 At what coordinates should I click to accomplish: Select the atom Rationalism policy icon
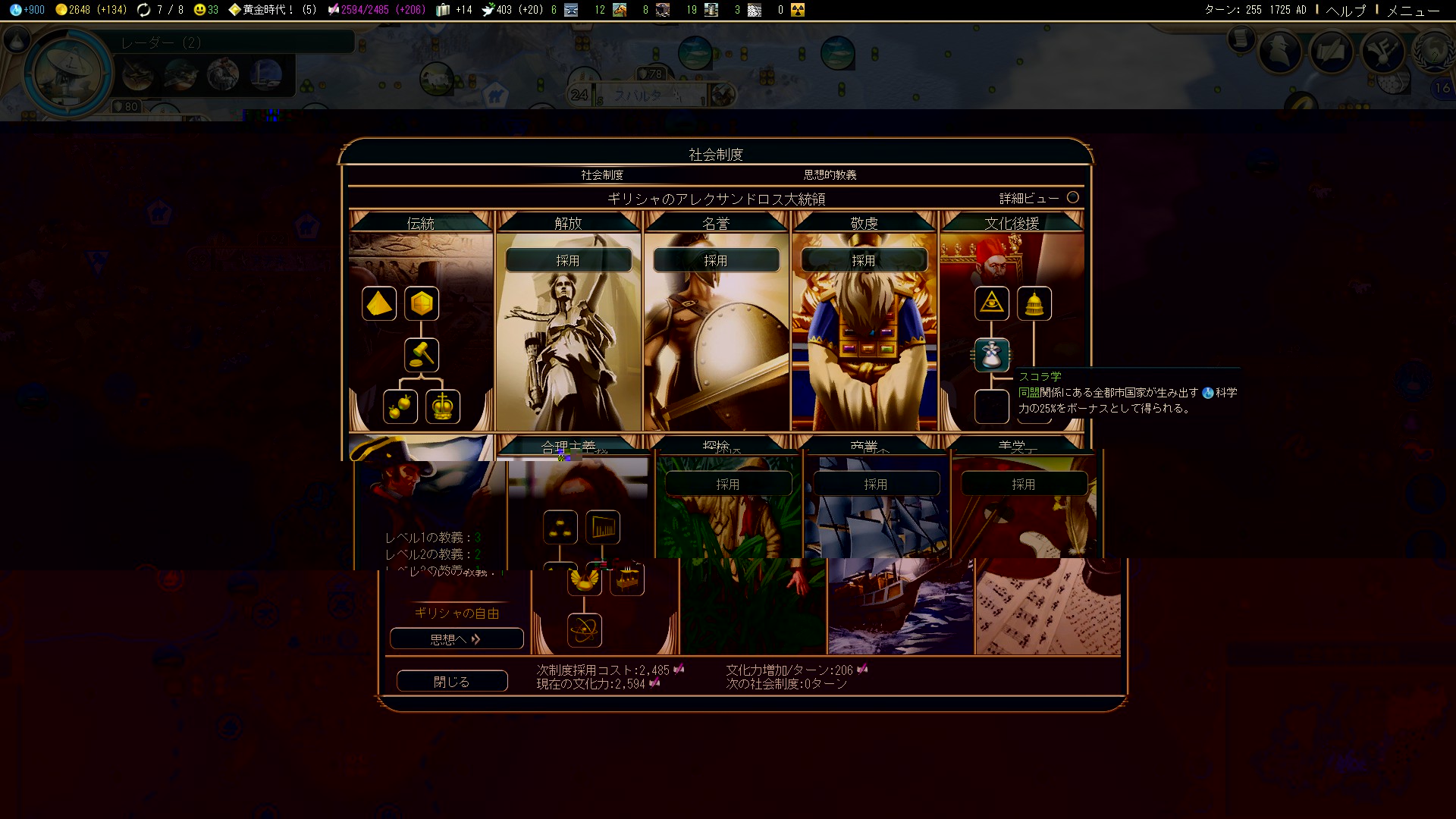585,630
